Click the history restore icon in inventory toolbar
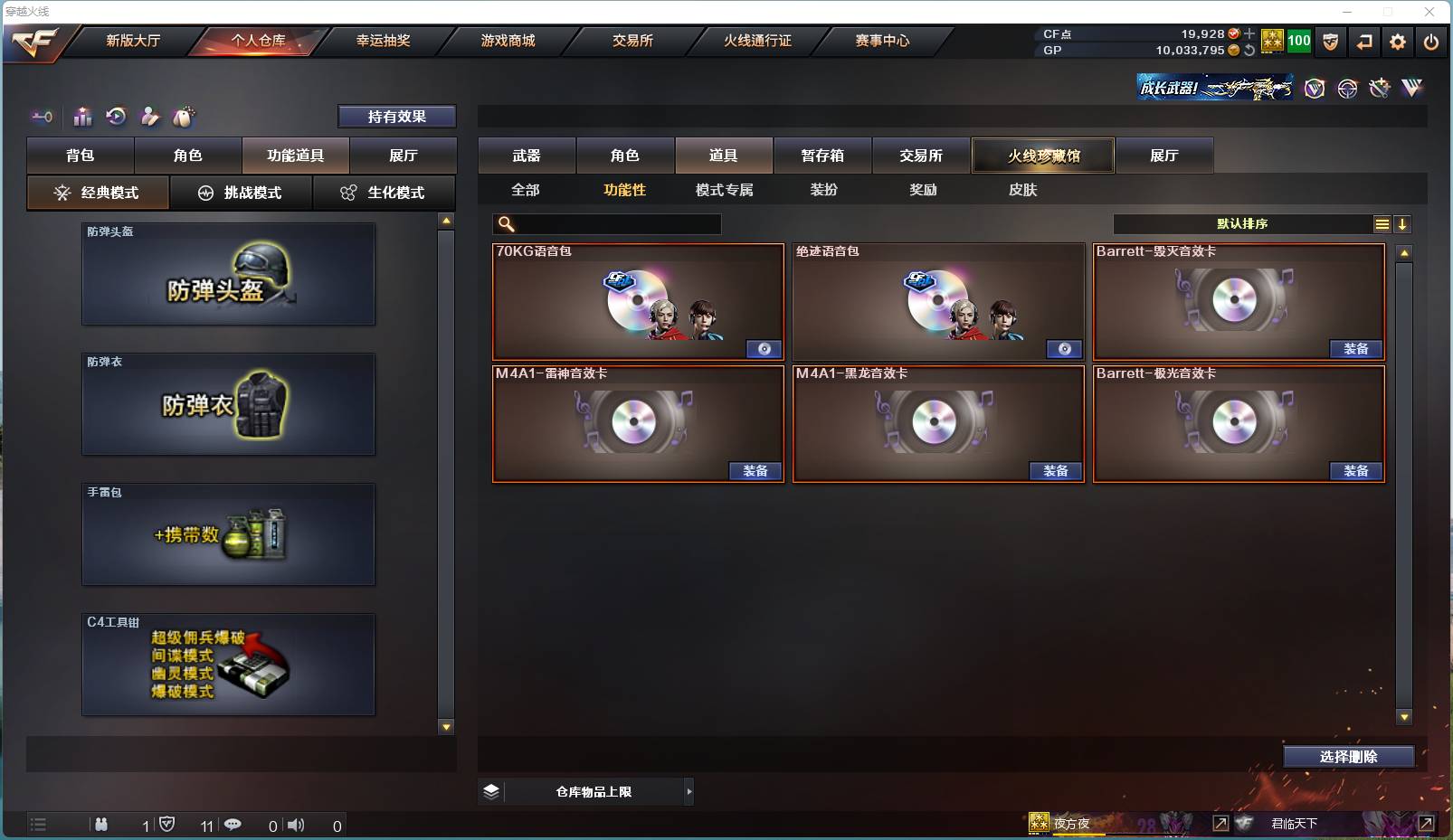The image size is (1453, 840). (116, 117)
